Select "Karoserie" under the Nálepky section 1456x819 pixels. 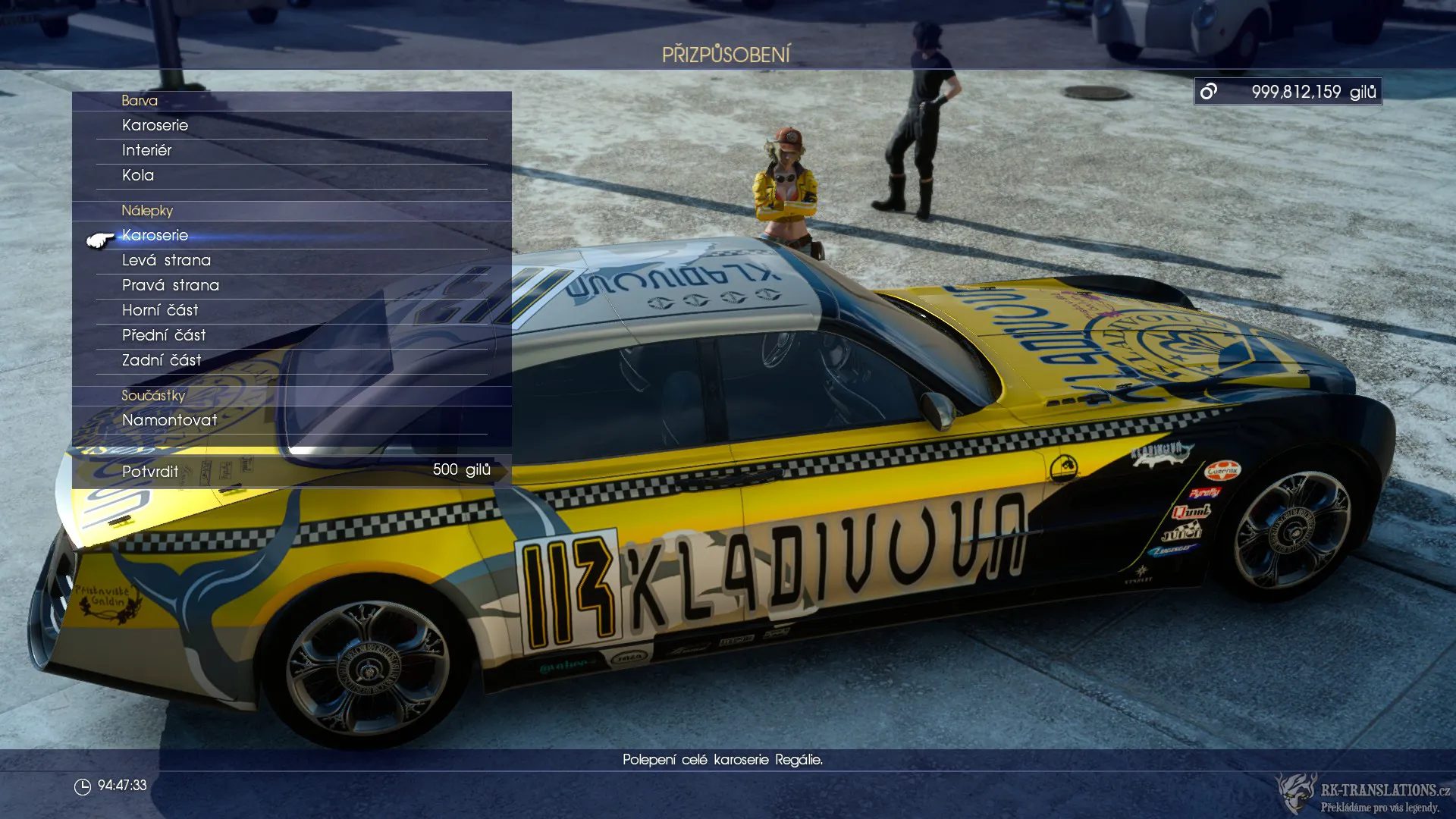155,235
